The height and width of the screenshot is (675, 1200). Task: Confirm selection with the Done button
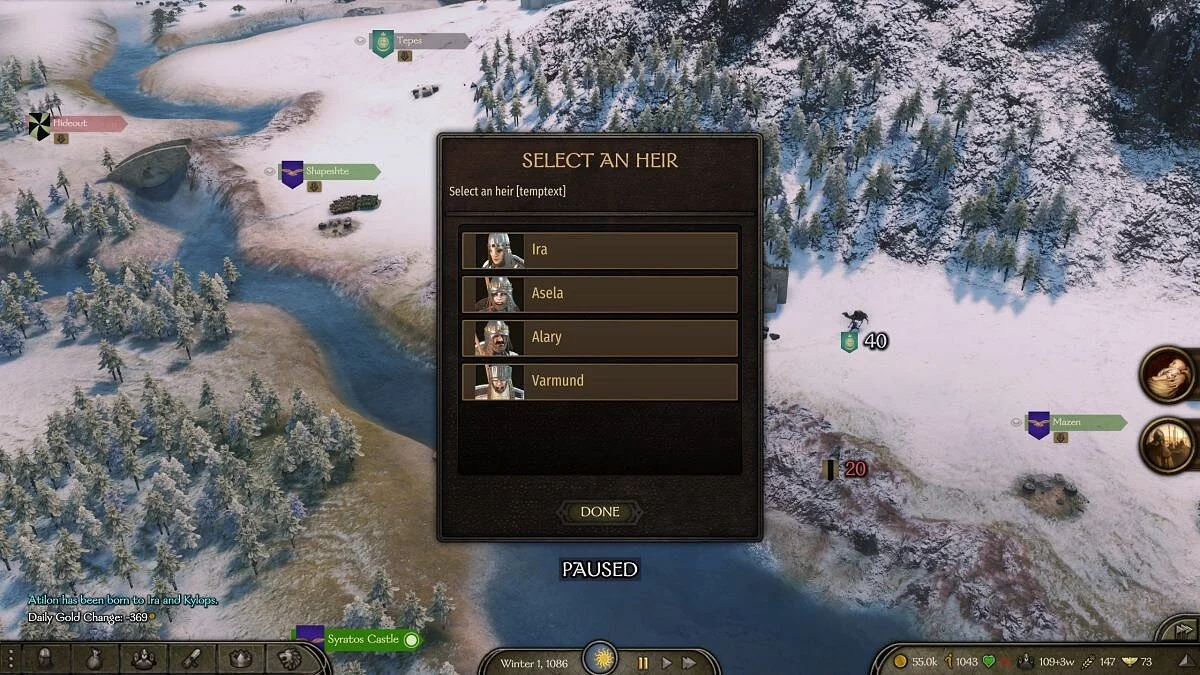click(600, 512)
